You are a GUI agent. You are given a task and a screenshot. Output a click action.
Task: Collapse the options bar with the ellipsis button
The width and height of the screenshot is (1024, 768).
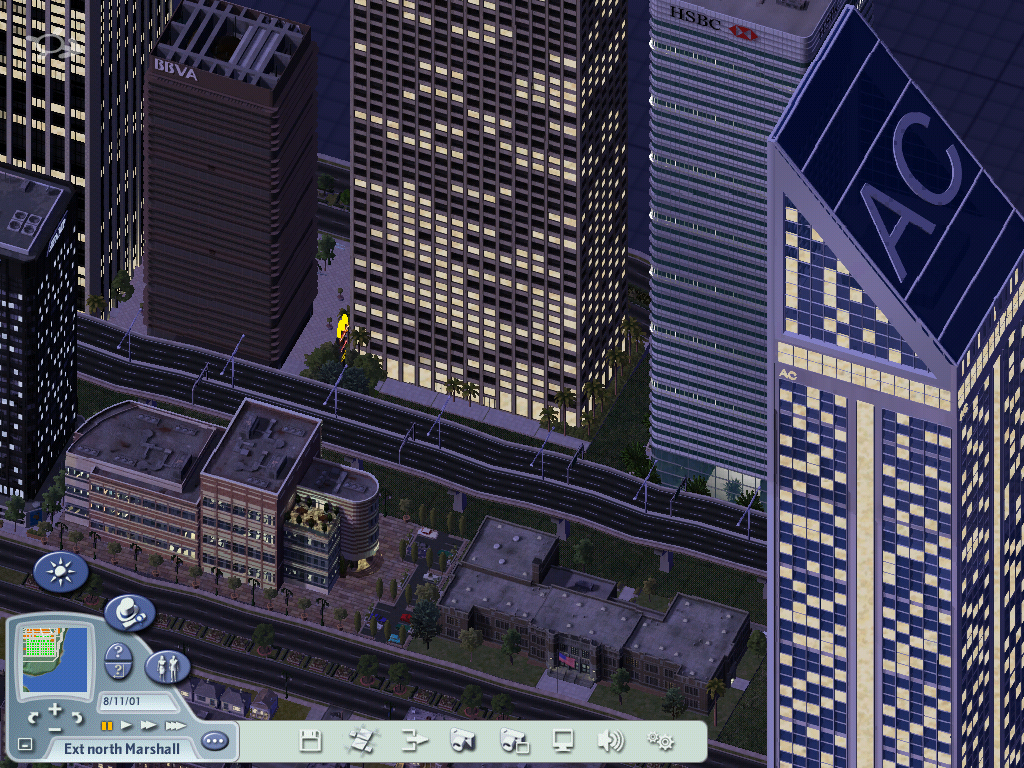tap(214, 742)
